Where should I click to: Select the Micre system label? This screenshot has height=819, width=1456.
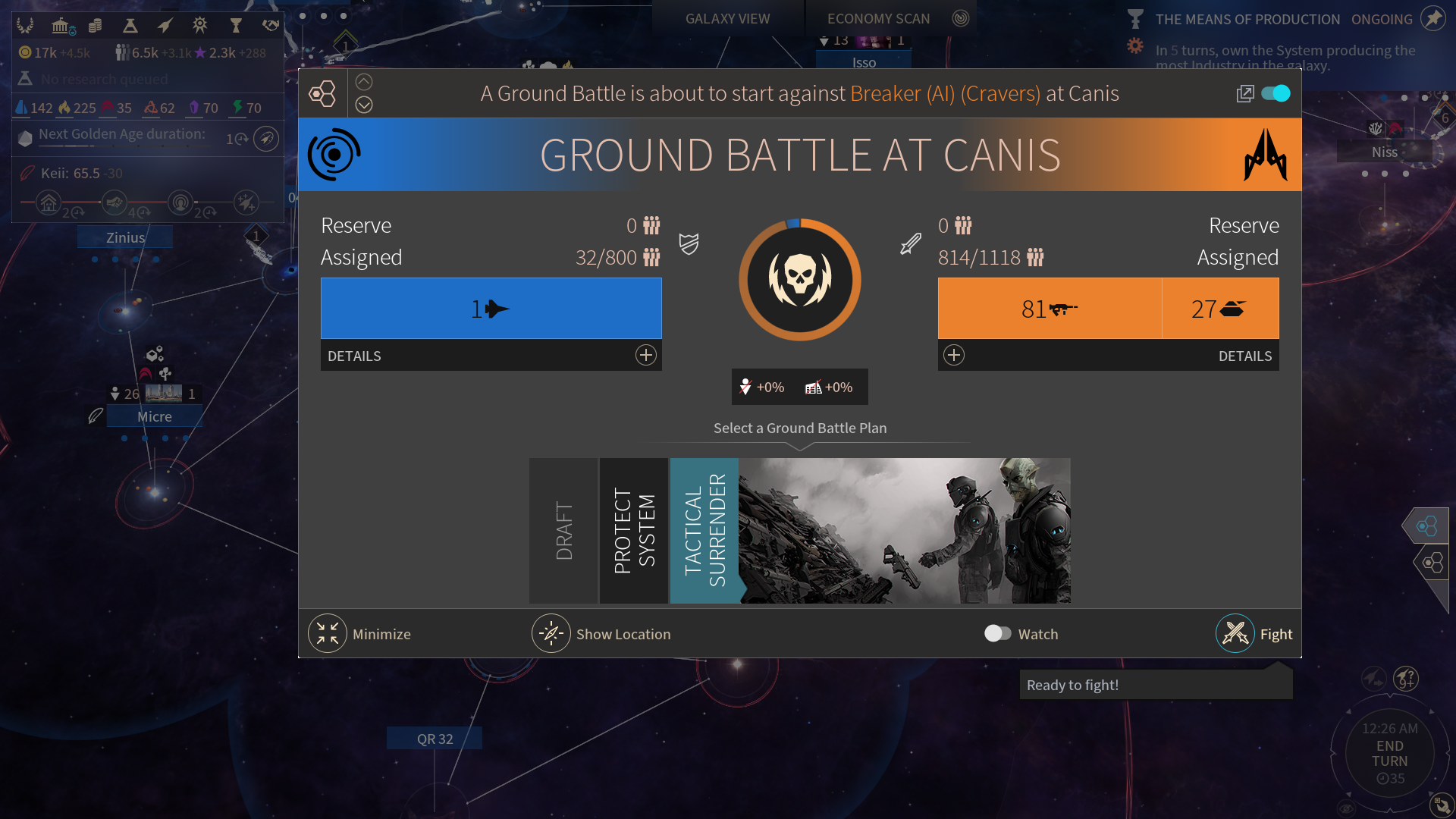(155, 416)
